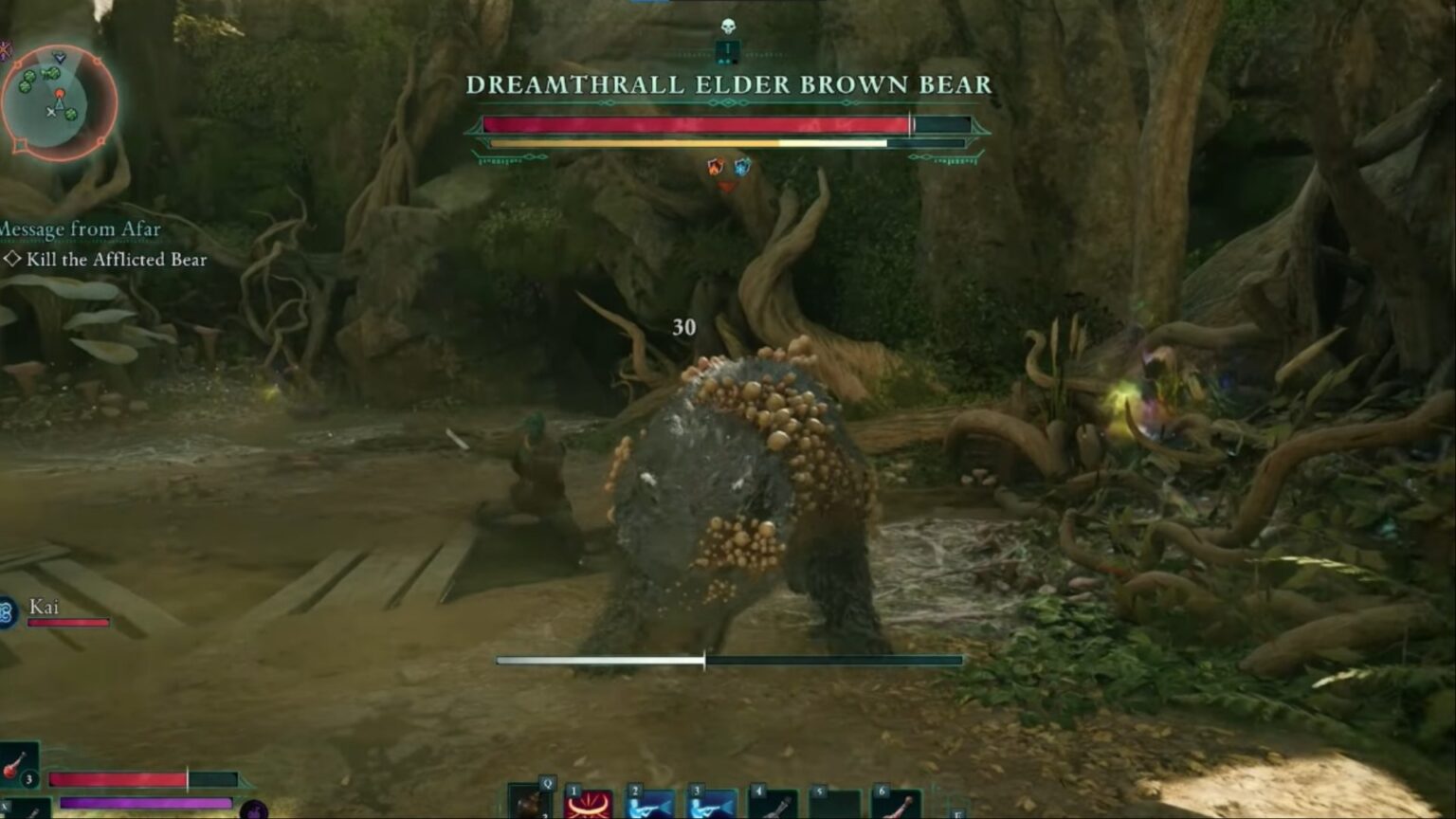Check the Kill the Afflicted Bear objective diamond
1456x819 pixels.
11,259
